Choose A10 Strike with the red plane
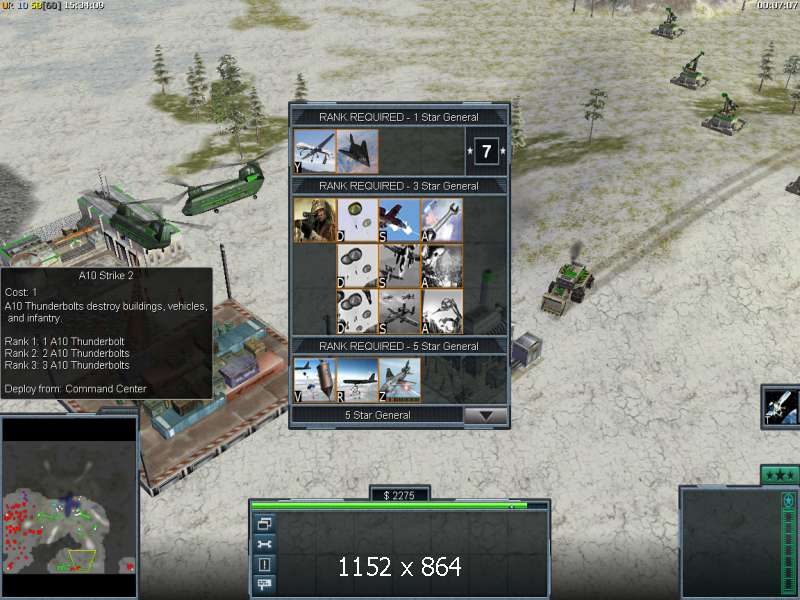The width and height of the screenshot is (800, 600). coord(400,220)
